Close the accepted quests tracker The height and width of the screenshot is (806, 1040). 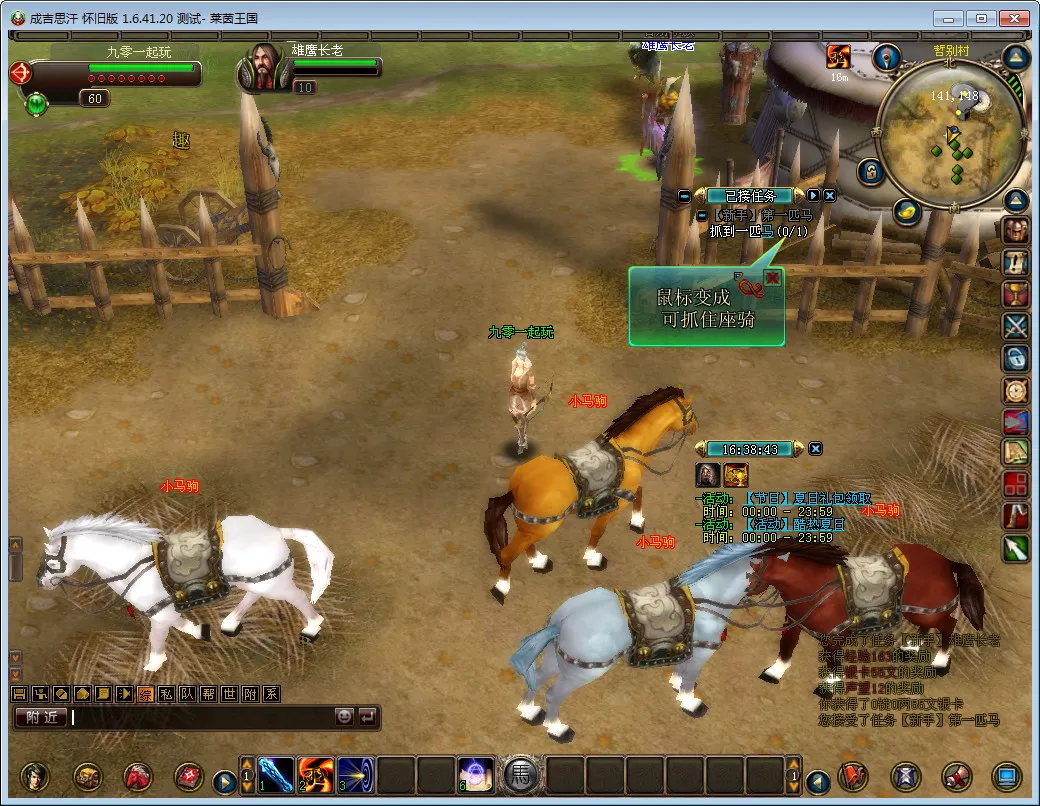829,196
